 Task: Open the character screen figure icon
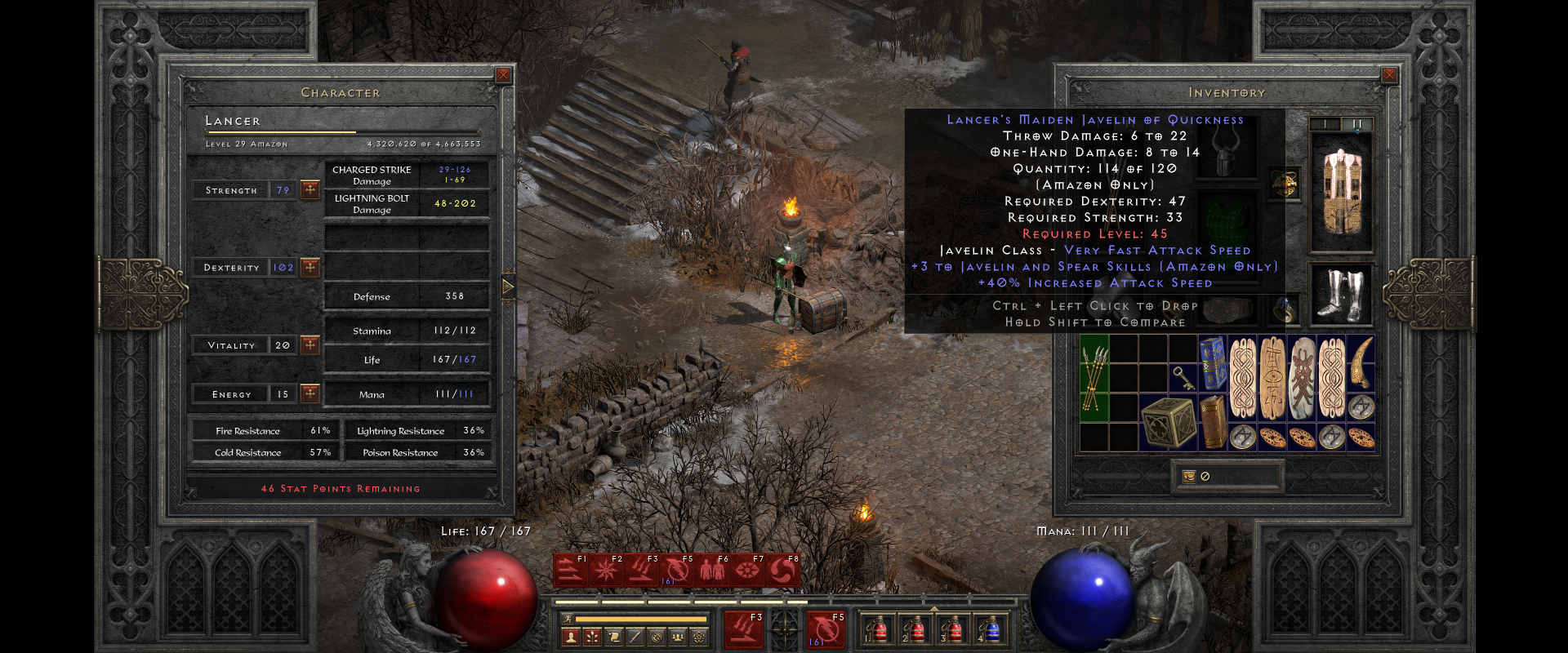click(570, 636)
